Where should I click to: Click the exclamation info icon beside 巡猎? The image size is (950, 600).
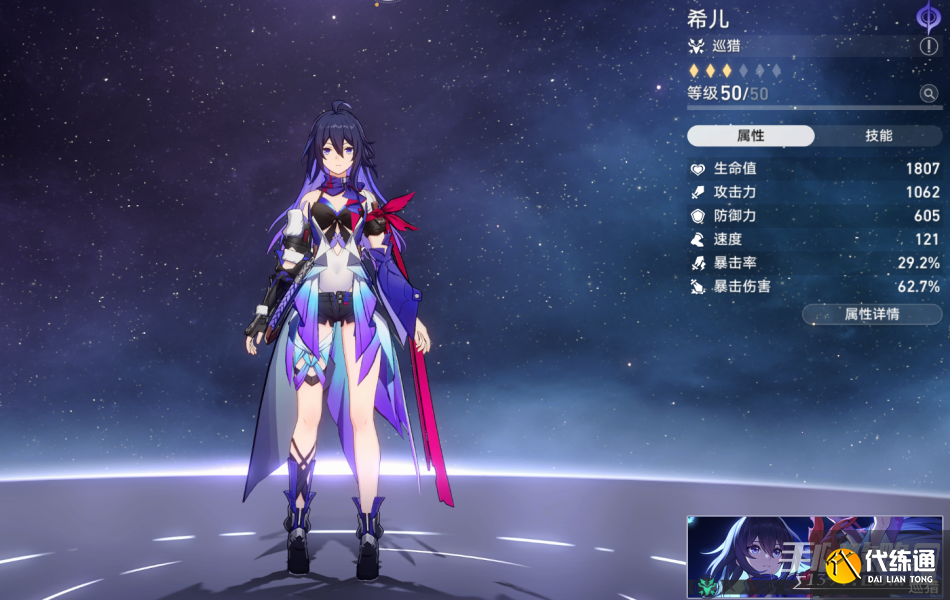[929, 46]
